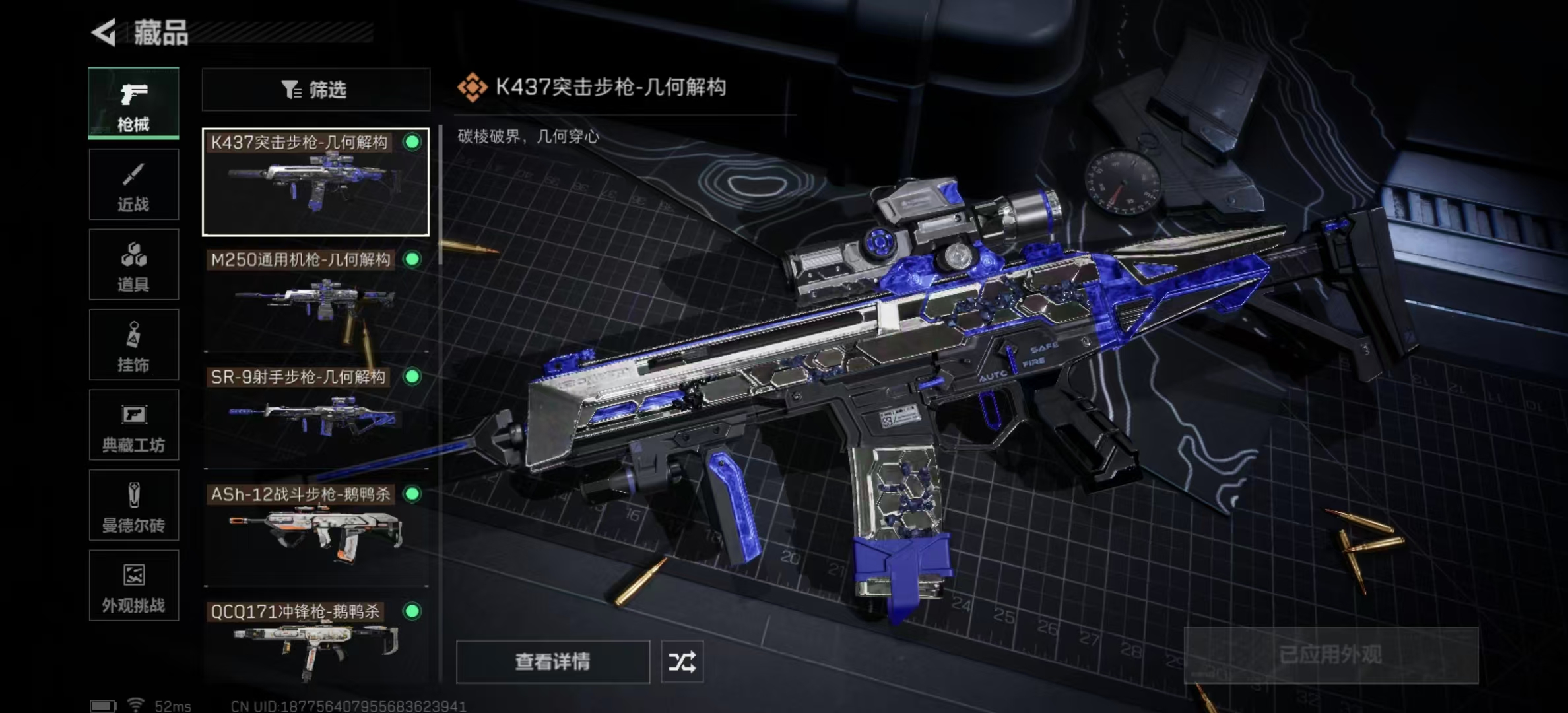Select the 道具 items category
This screenshot has height=713, width=1568.
coord(133,265)
